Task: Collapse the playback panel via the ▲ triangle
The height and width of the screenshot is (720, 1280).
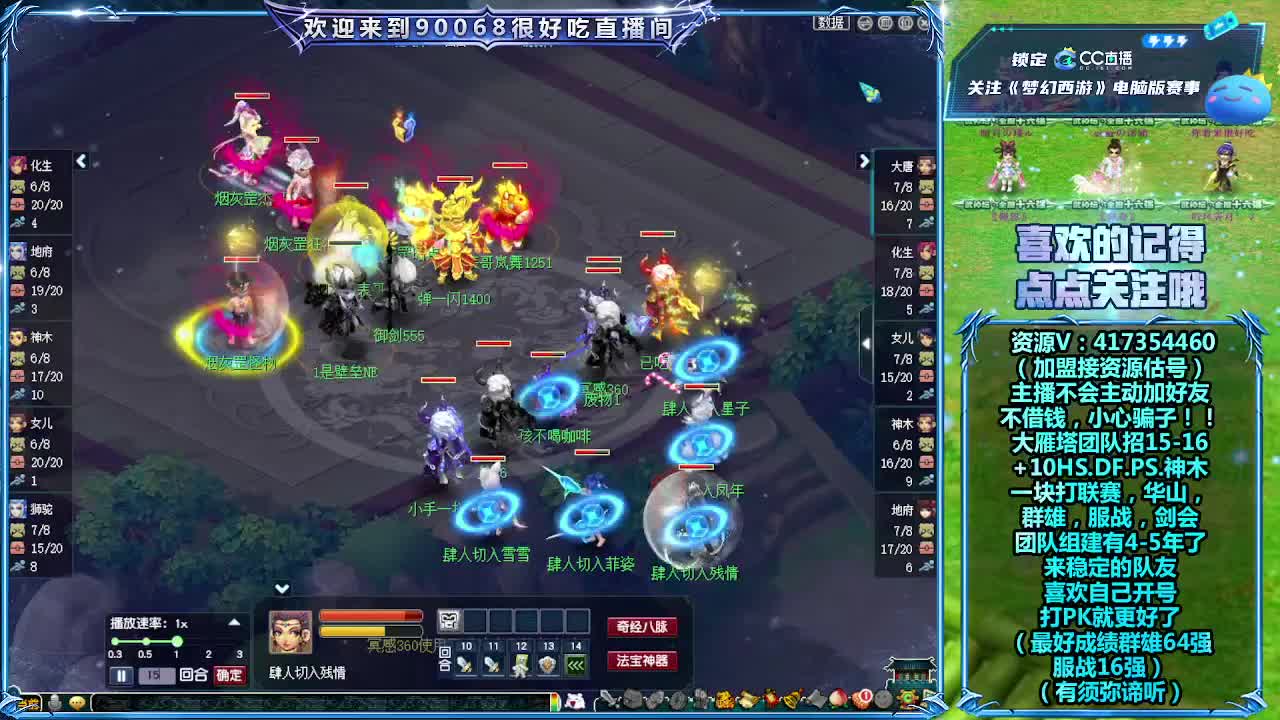Action: [x=235, y=621]
